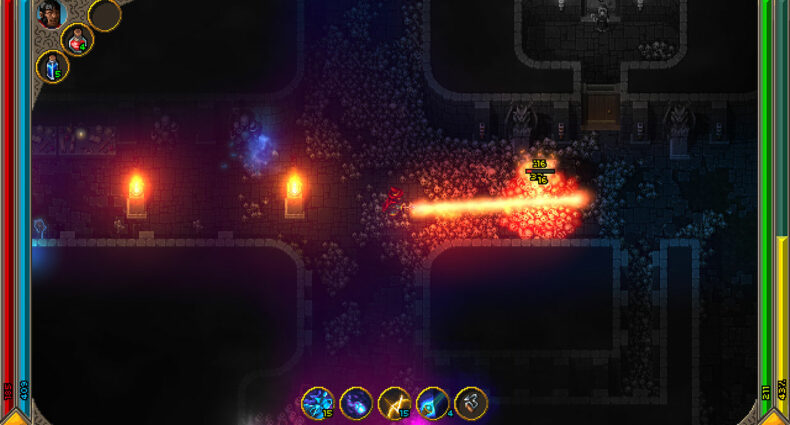Use the blue mana potion
The width and height of the screenshot is (790, 425).
tap(52, 68)
